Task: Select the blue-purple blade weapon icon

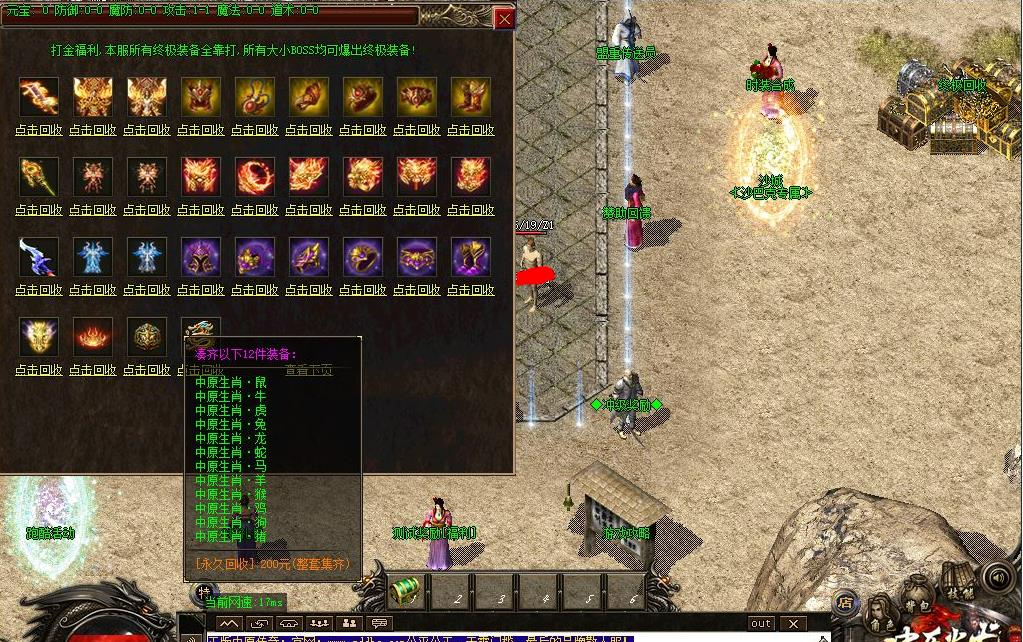Action: click(39, 257)
